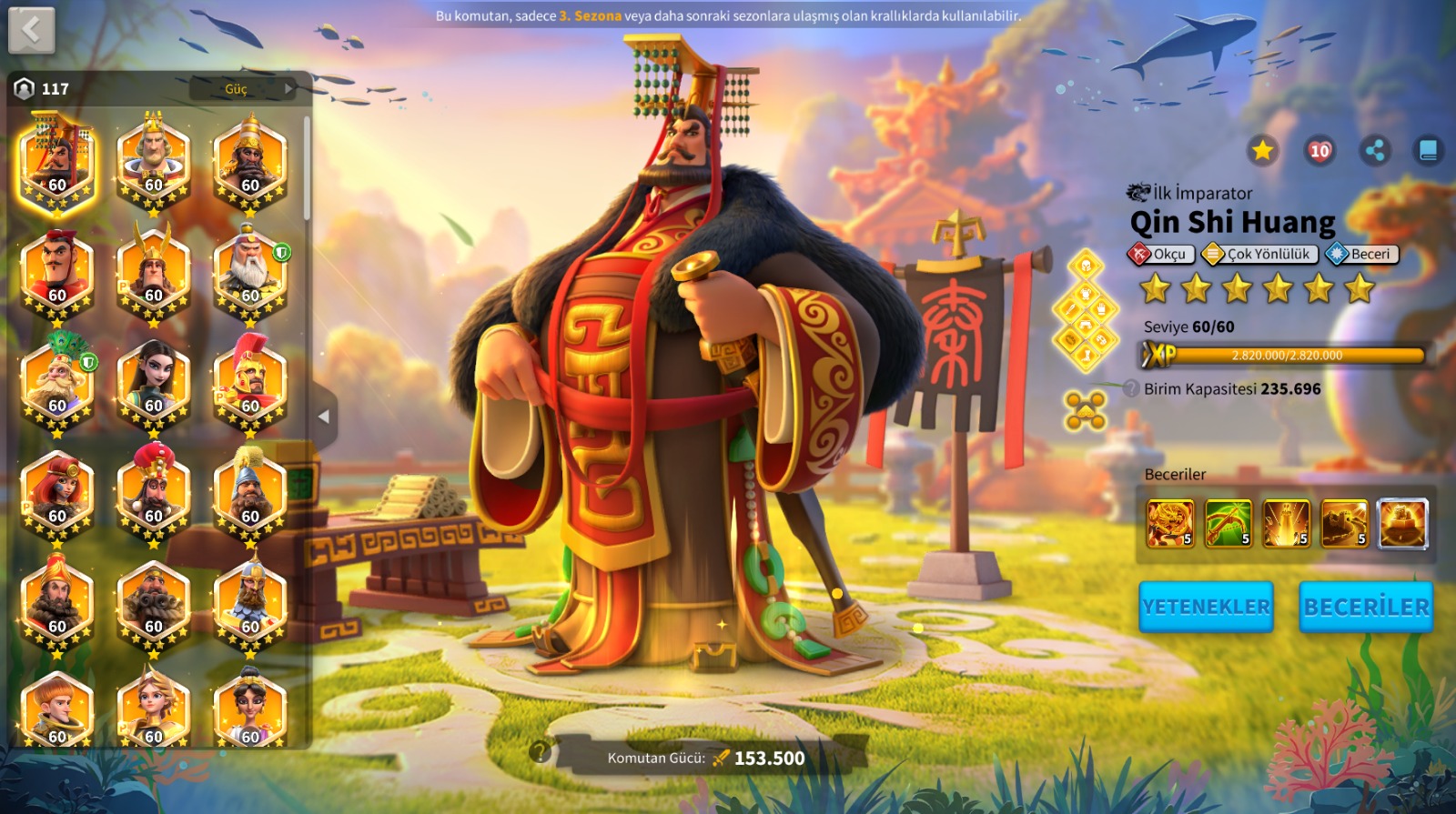1456x814 pixels.
Task: Select the fifth highlighted skill icon
Action: pyautogui.click(x=1402, y=523)
